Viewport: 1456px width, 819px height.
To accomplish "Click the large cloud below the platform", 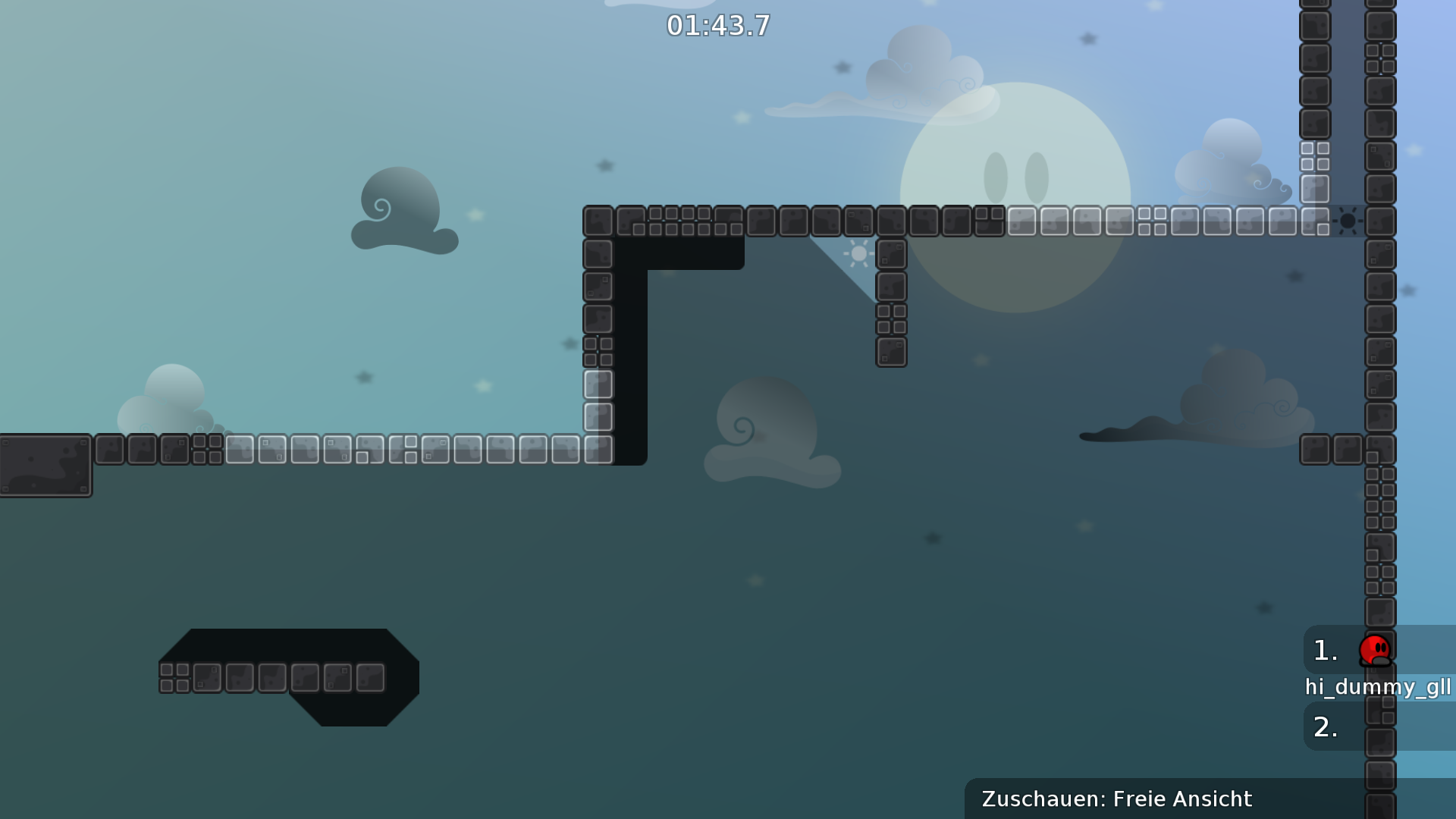I will [766, 432].
